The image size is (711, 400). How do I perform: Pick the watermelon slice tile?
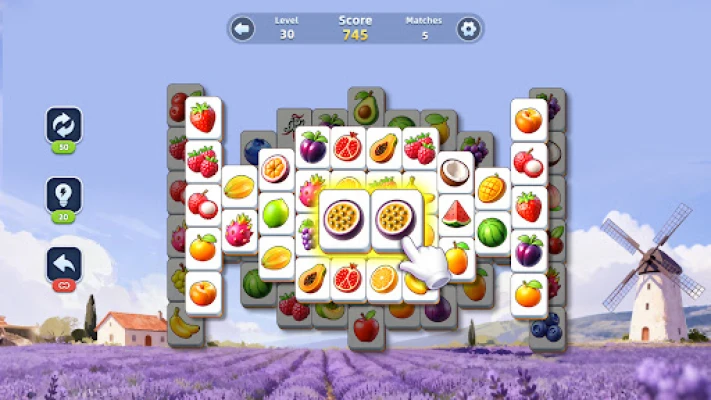455,213
